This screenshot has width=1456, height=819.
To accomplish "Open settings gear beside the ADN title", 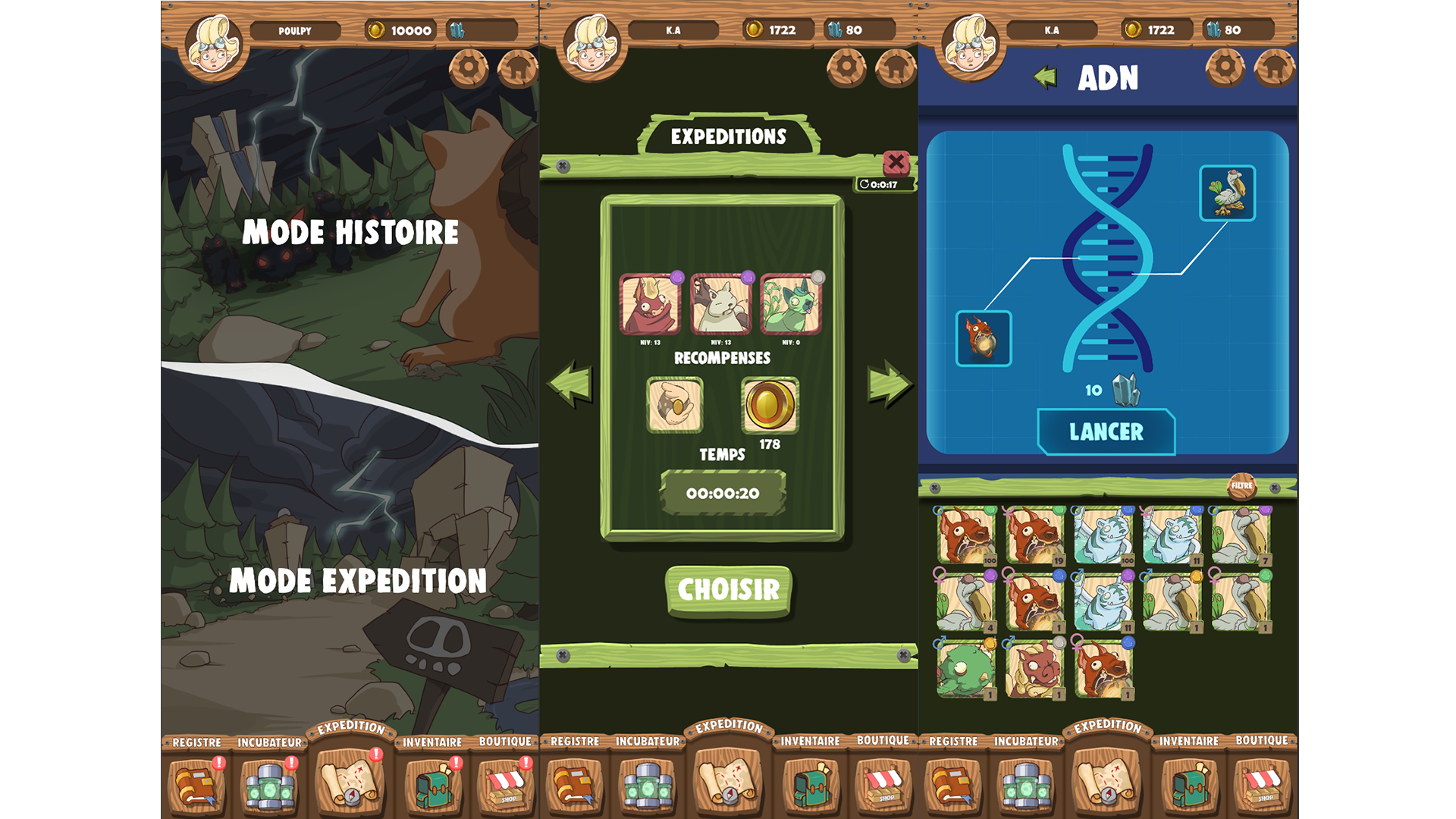I will (x=1225, y=68).
